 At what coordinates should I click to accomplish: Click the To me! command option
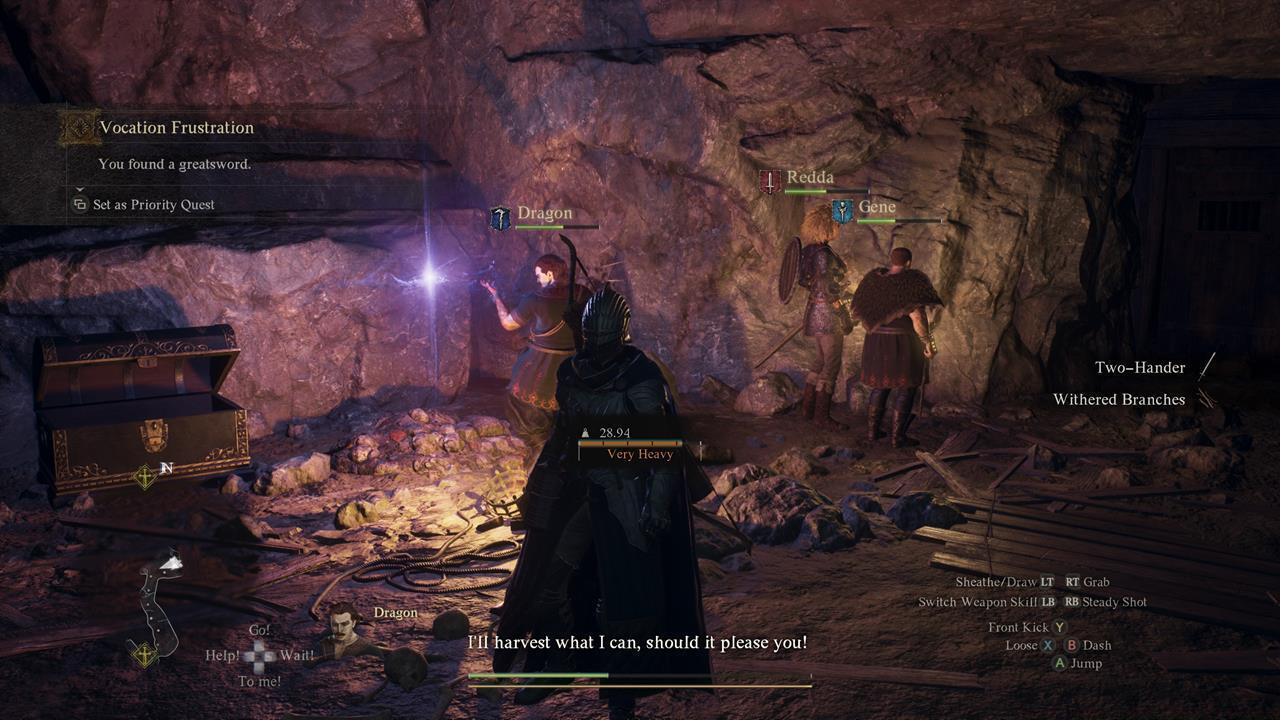click(x=262, y=679)
